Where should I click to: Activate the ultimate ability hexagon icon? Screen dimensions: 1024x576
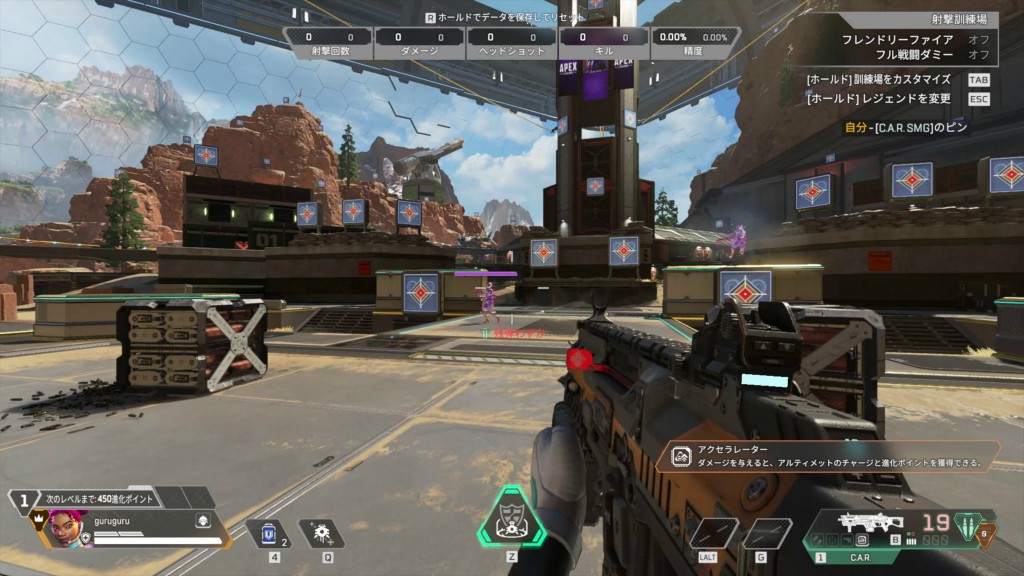click(511, 519)
